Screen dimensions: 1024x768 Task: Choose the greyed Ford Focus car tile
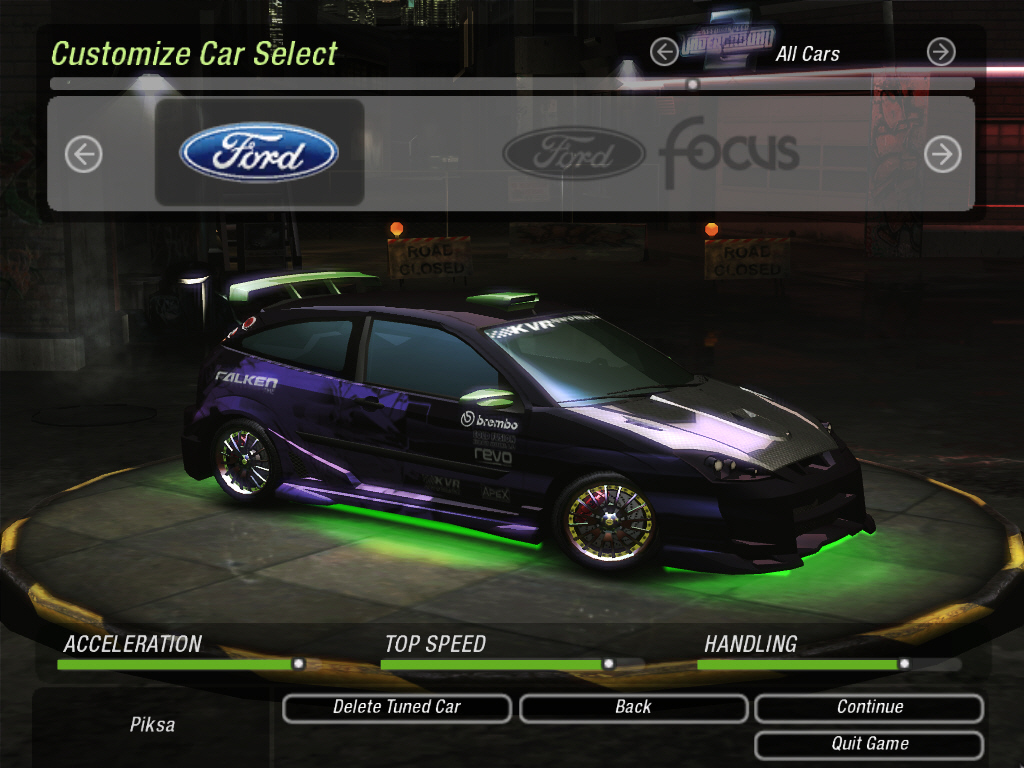(x=650, y=153)
